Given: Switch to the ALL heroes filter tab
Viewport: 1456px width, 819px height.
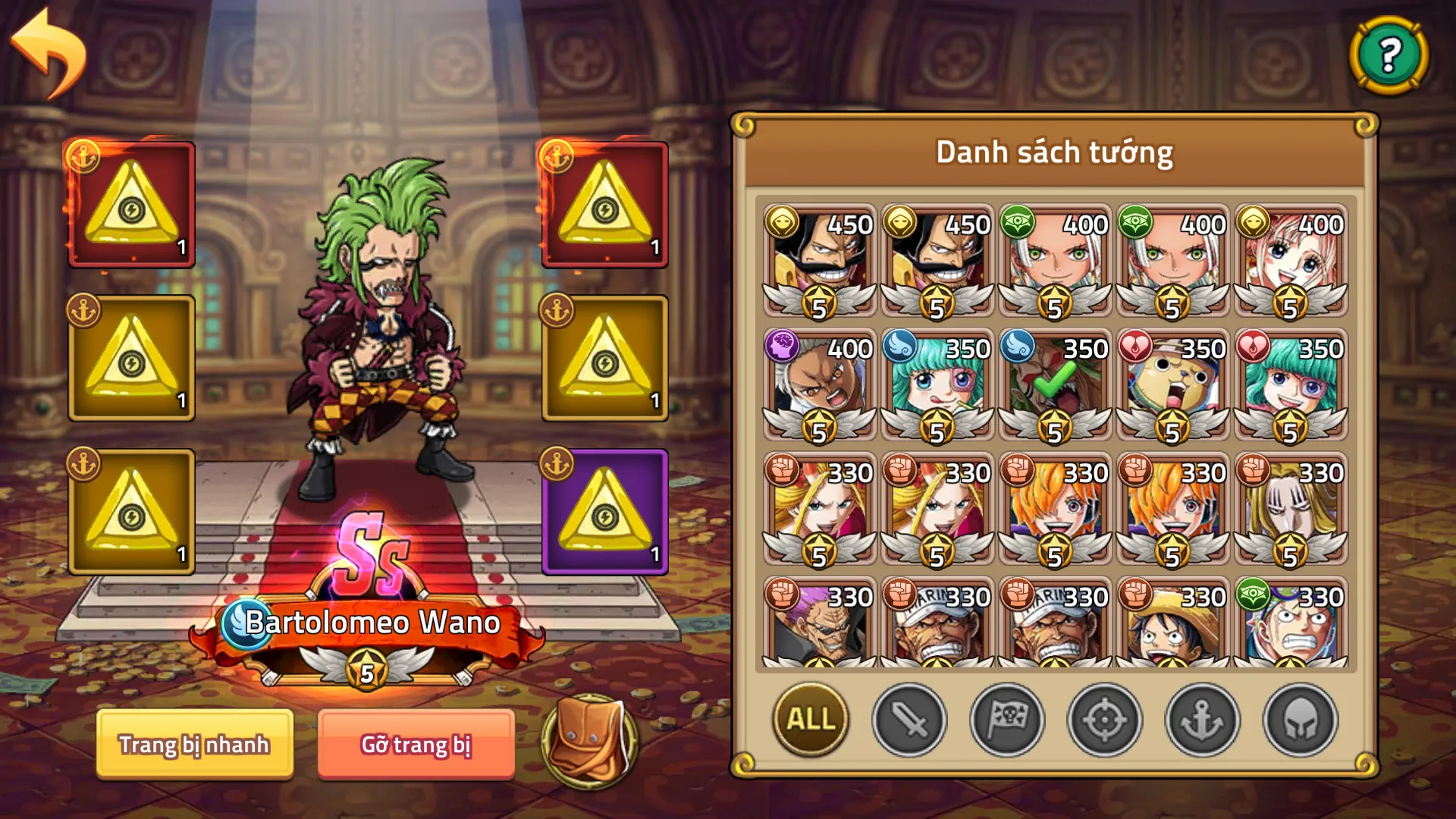Looking at the screenshot, I should pyautogui.click(x=810, y=721).
